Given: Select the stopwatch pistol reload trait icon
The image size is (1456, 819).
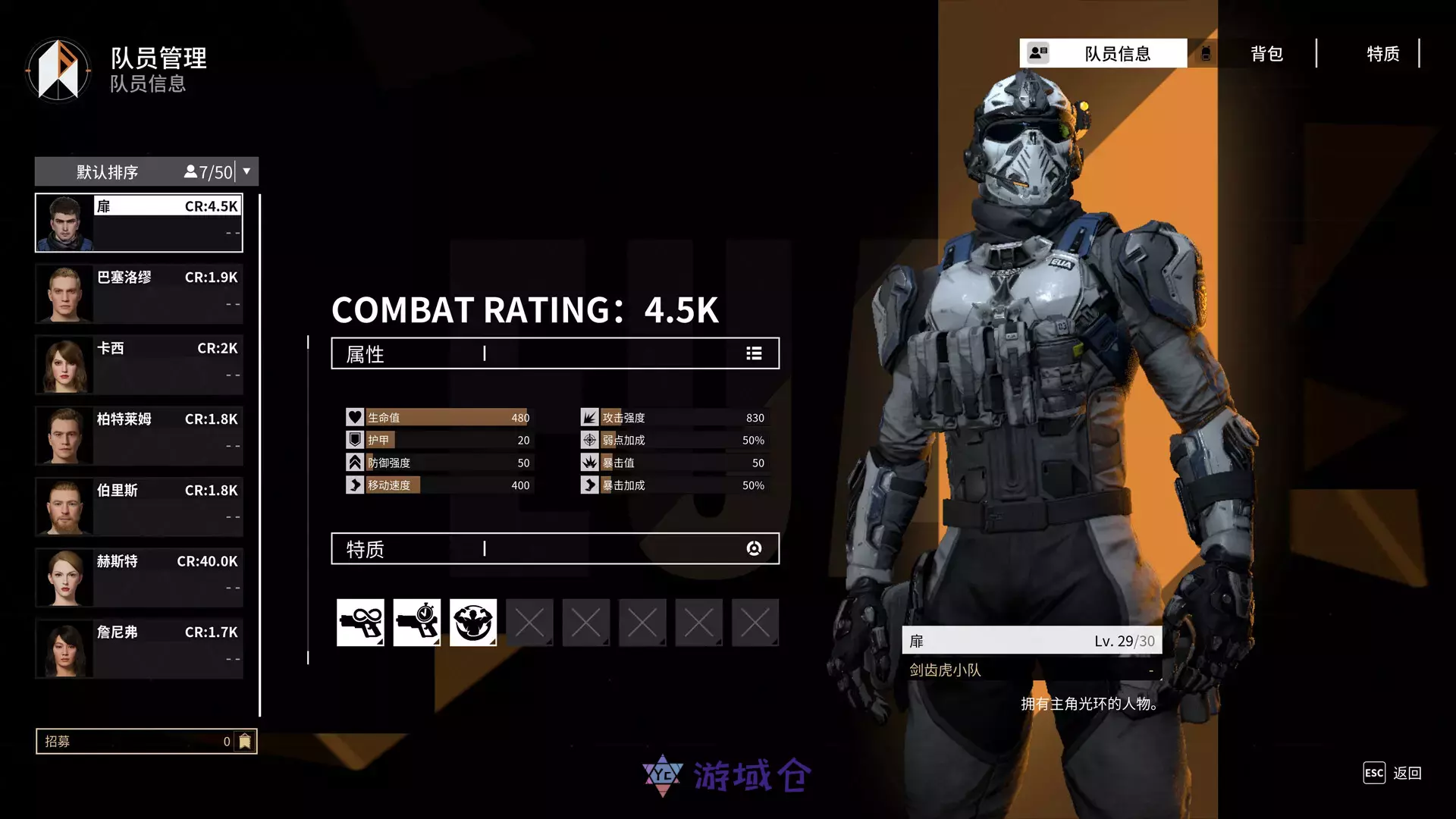Looking at the screenshot, I should point(417,622).
